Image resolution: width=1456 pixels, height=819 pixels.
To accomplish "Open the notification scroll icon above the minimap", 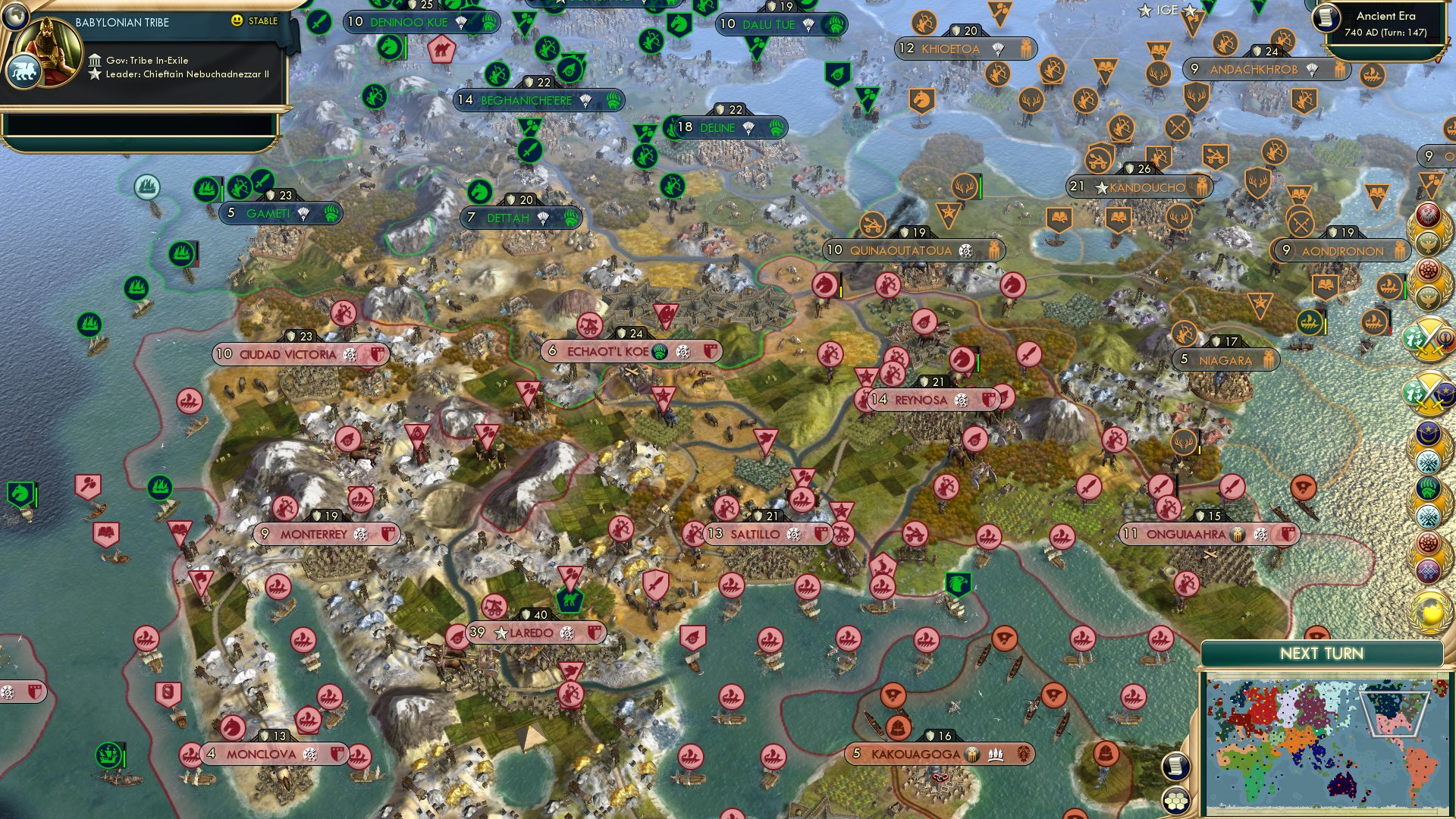I will tap(1175, 767).
